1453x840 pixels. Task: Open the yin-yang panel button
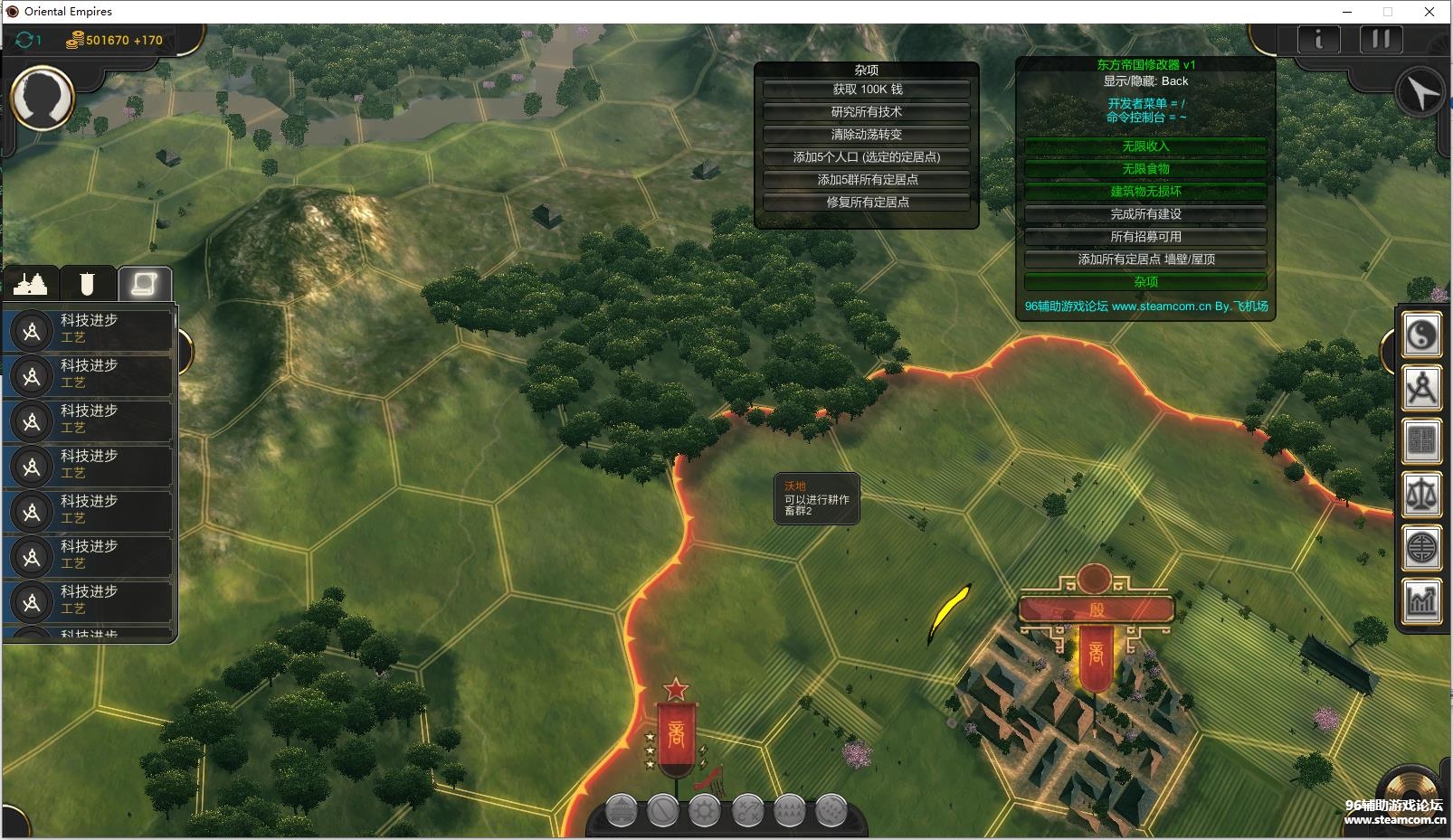(x=1421, y=335)
